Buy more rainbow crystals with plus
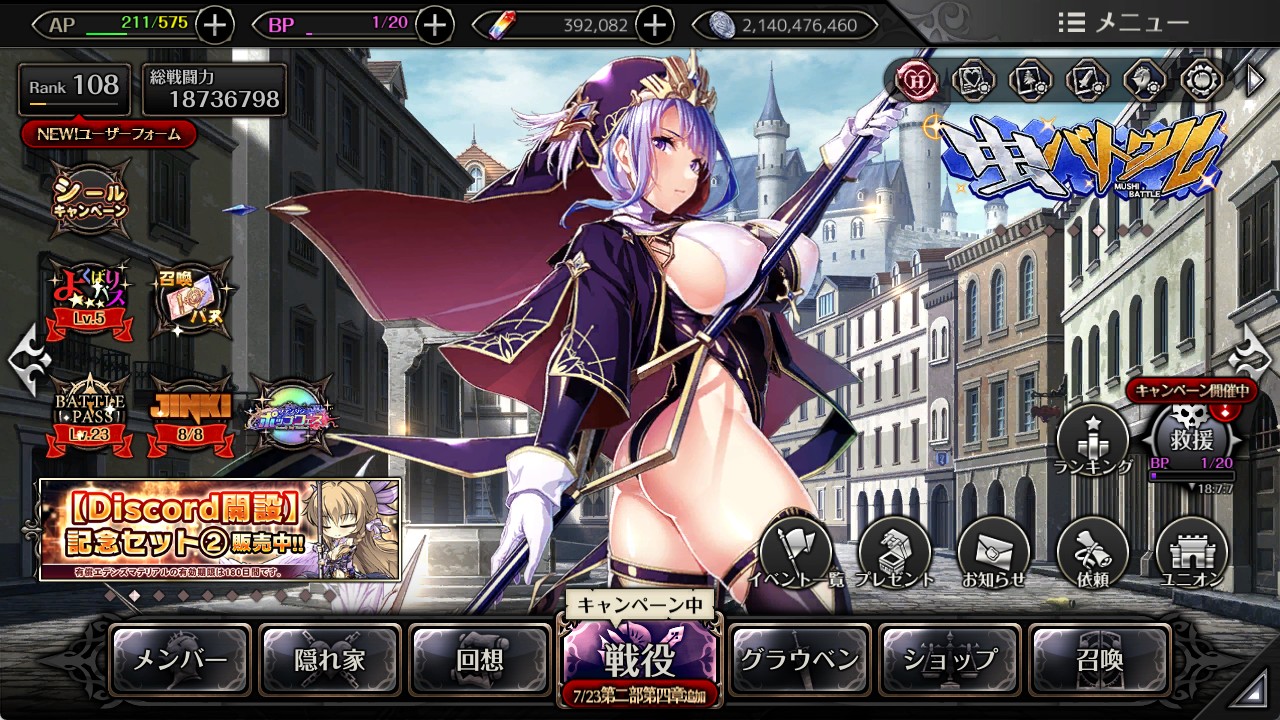The width and height of the screenshot is (1280, 720). [655, 25]
